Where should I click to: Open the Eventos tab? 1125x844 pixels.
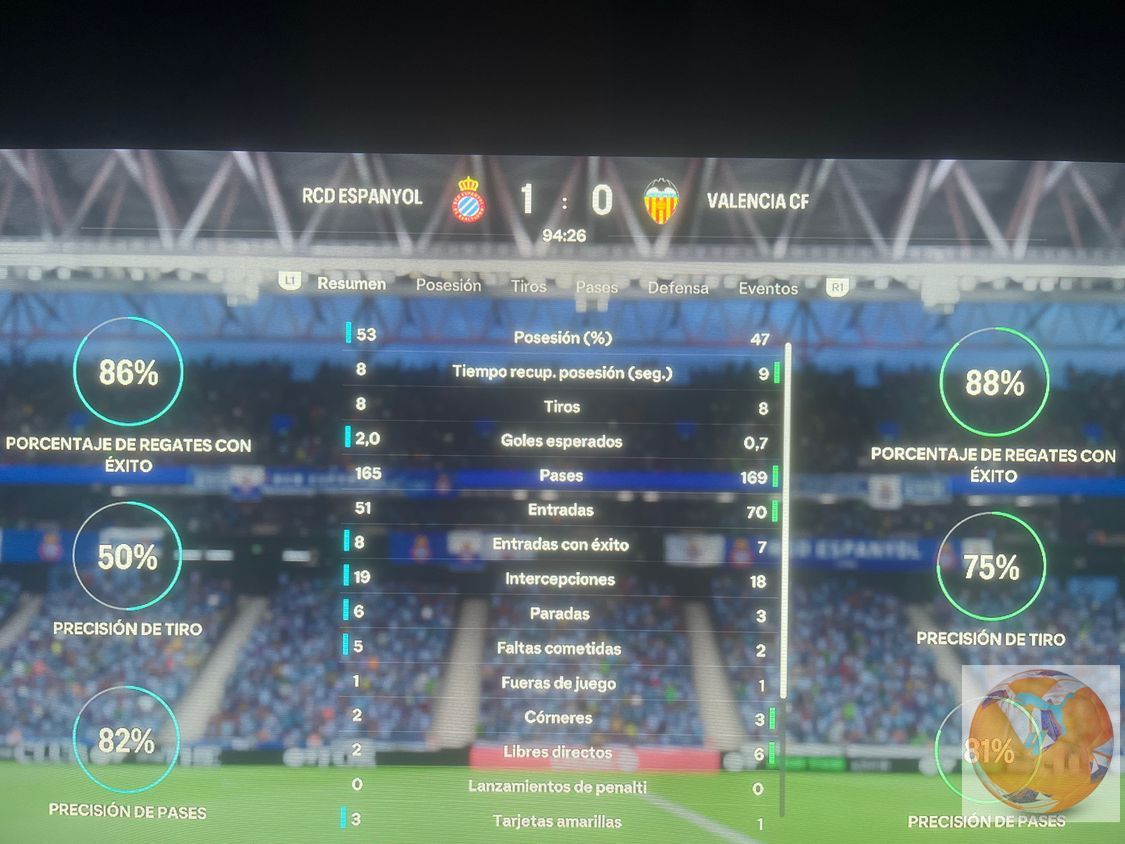coord(768,289)
